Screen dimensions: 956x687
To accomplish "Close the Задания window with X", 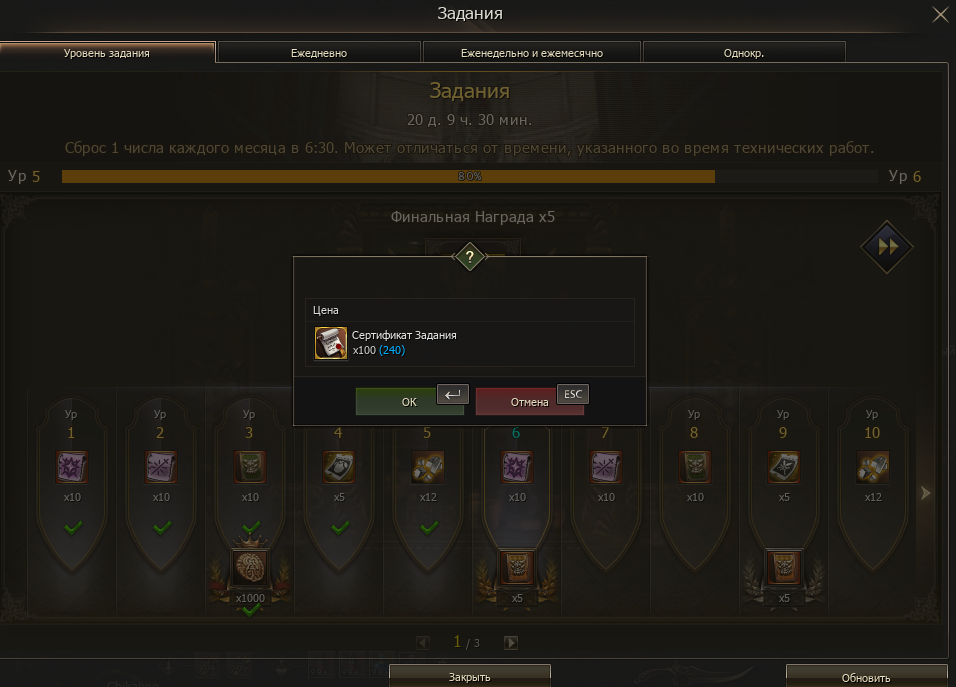I will (940, 14).
